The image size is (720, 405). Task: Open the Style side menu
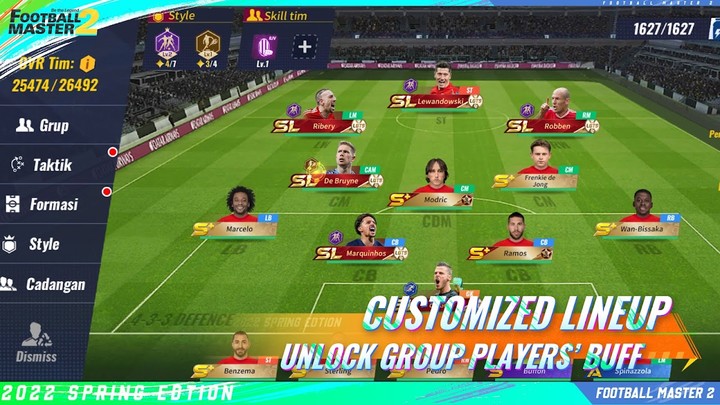(42, 244)
